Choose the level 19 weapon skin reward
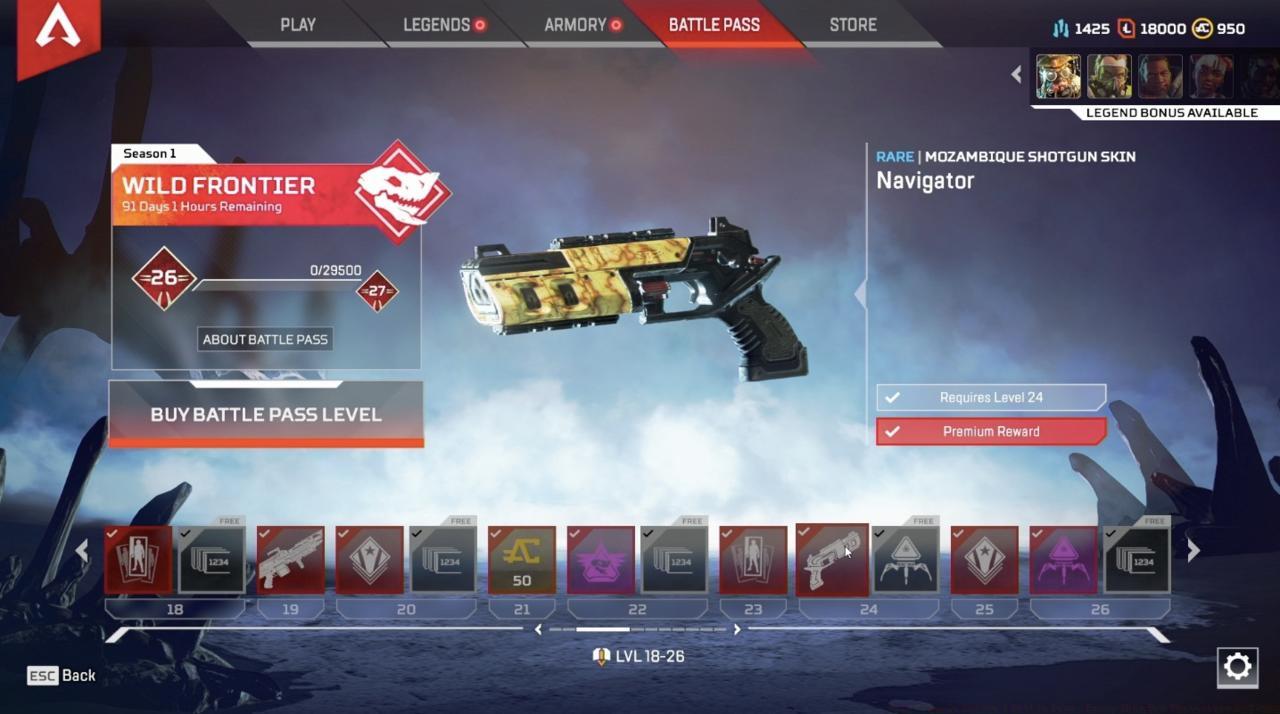 point(291,561)
